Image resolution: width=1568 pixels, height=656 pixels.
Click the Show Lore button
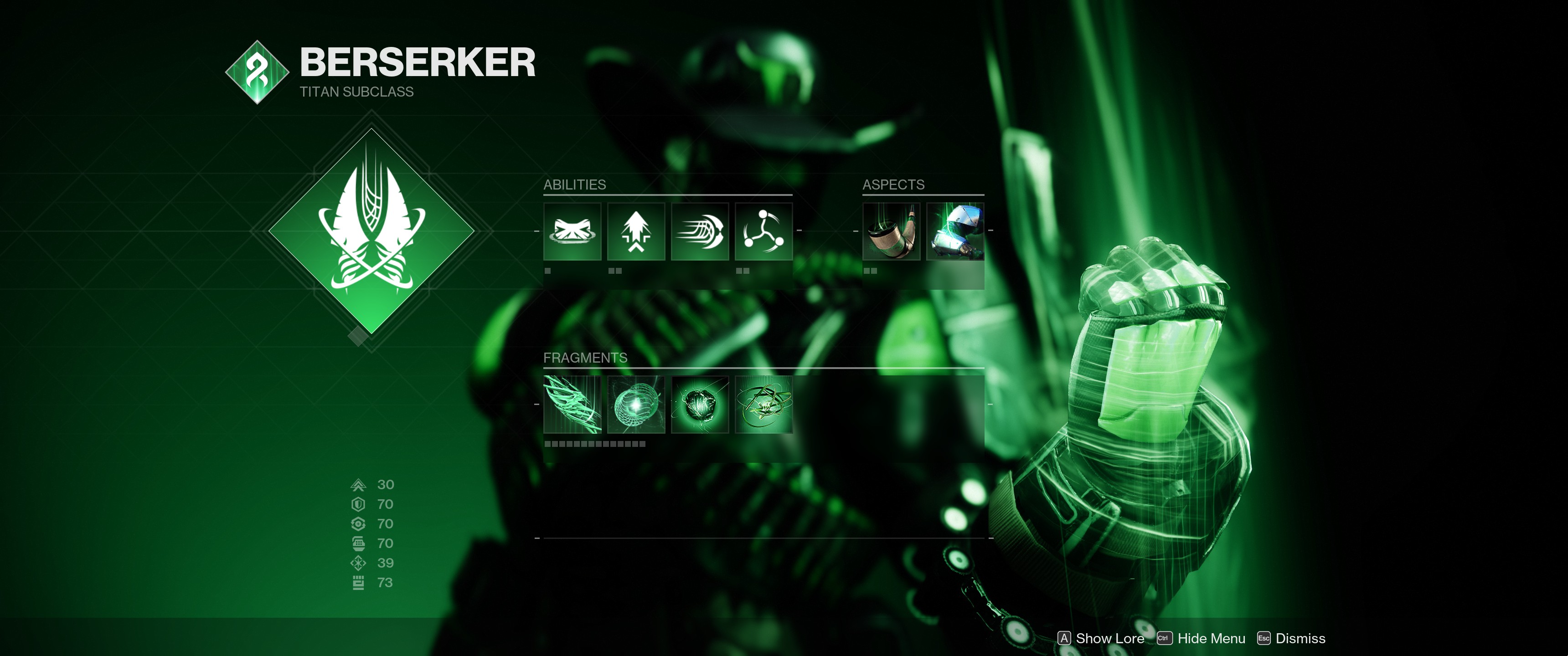click(1101, 638)
